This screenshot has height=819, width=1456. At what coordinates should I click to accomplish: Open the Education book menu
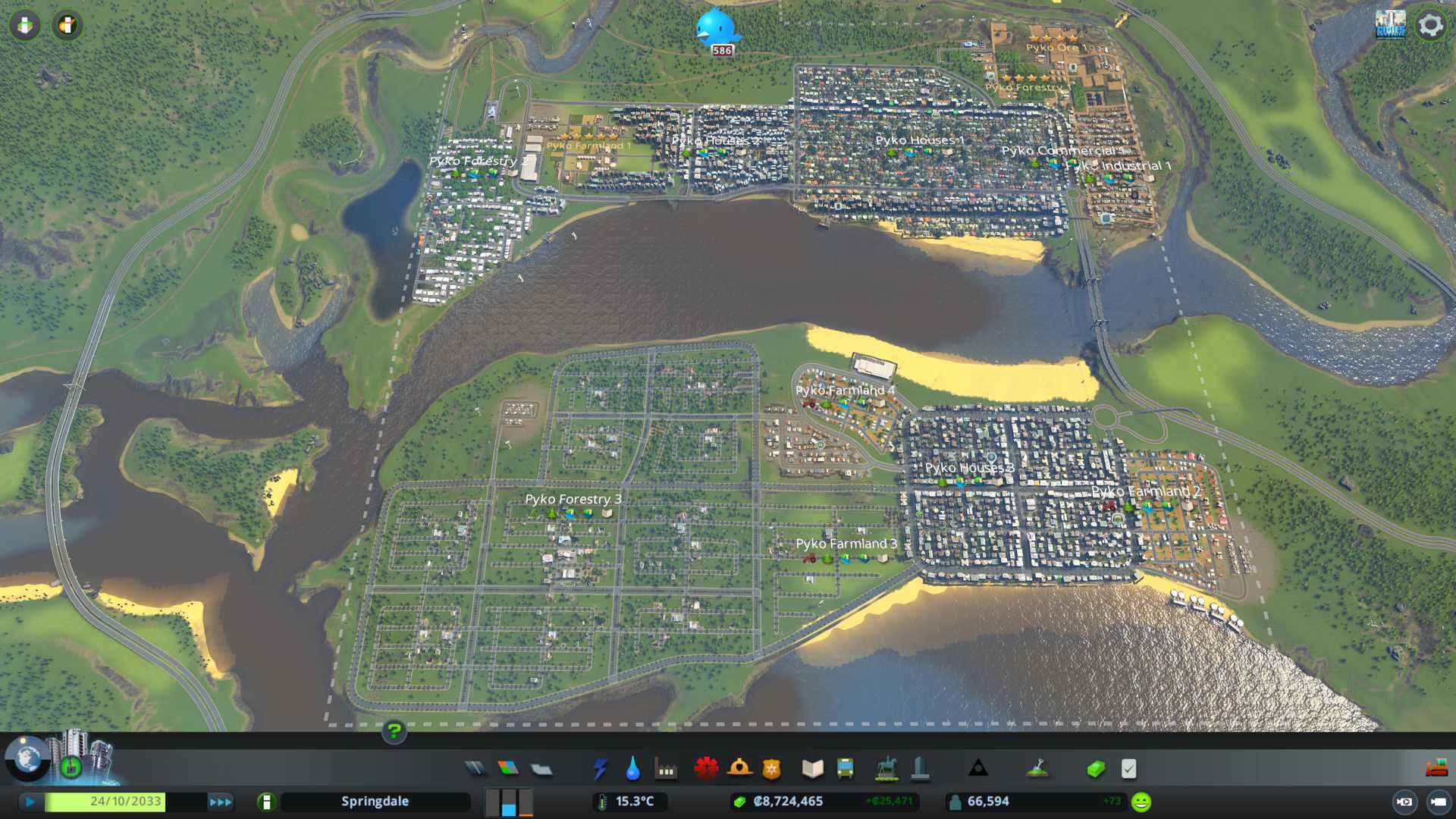click(x=812, y=769)
